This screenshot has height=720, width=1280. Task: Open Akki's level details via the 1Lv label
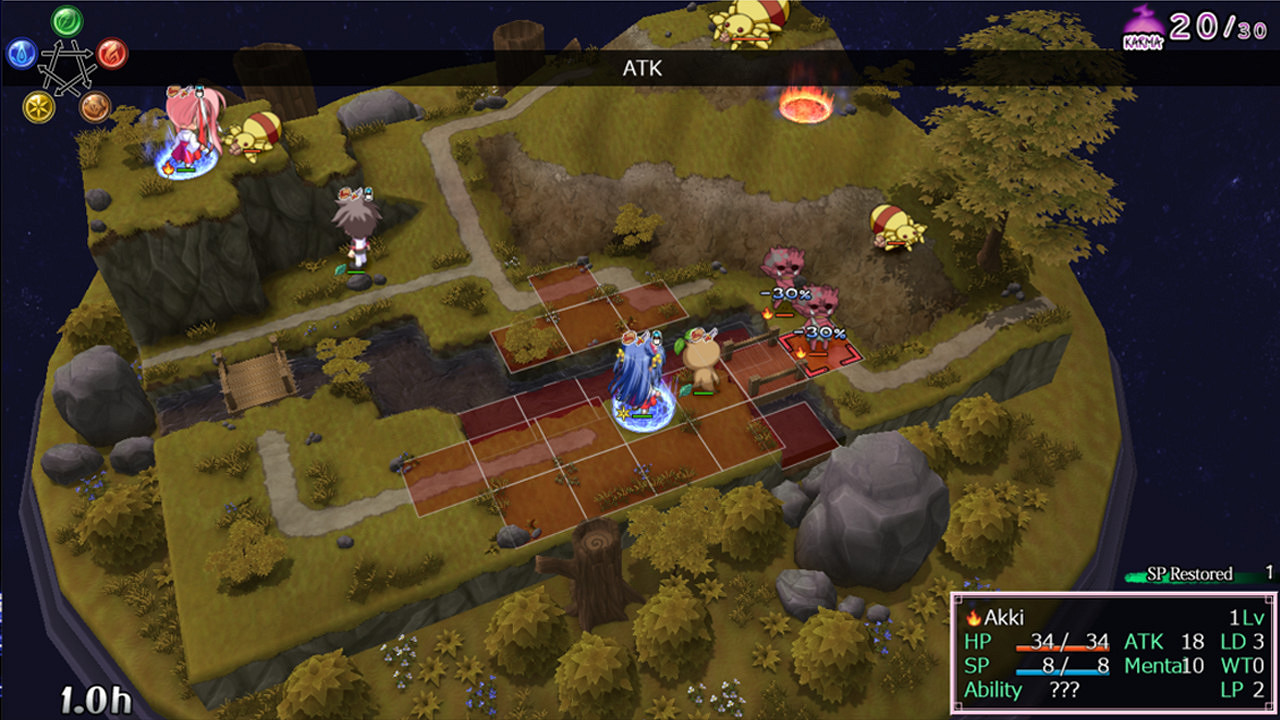[1248, 618]
